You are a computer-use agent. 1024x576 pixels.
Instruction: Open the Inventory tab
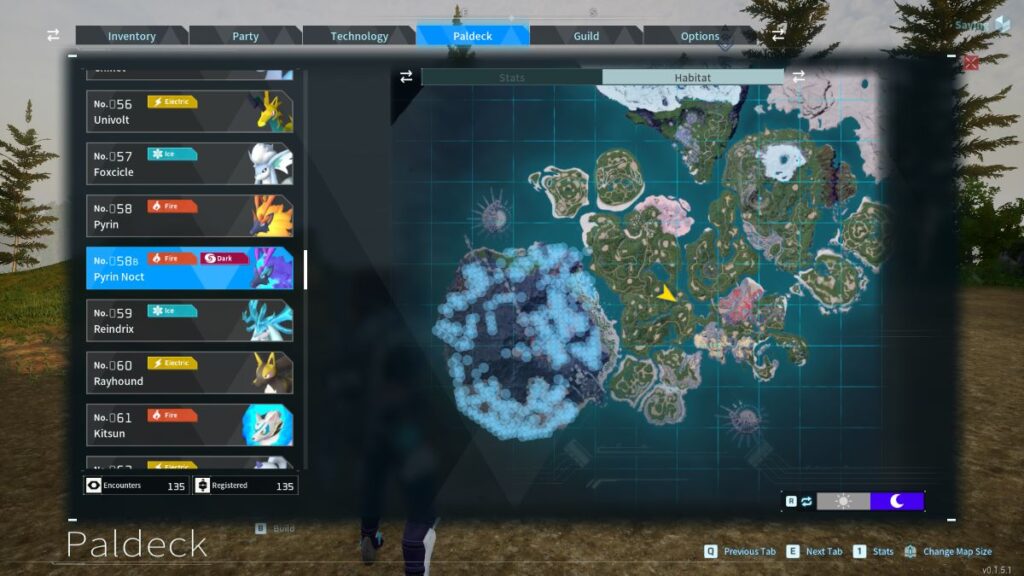[x=132, y=36]
